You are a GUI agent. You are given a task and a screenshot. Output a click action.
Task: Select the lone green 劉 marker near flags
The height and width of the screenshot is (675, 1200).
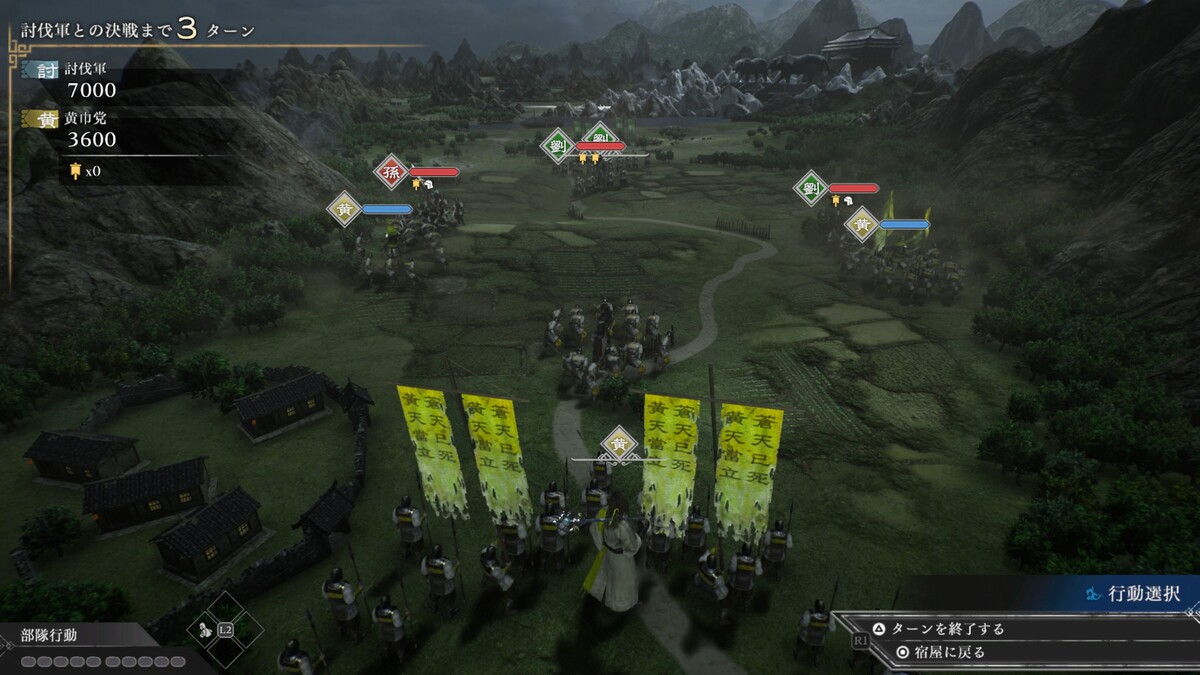click(x=811, y=187)
